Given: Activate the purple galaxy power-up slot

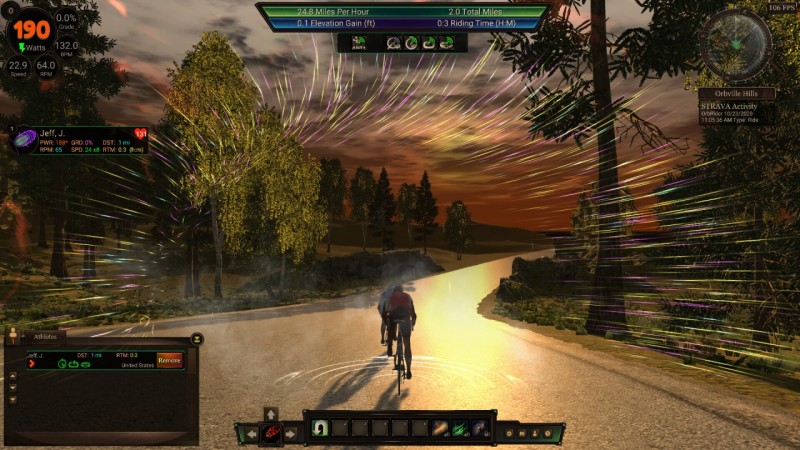Looking at the screenshot, I should click(480, 428).
